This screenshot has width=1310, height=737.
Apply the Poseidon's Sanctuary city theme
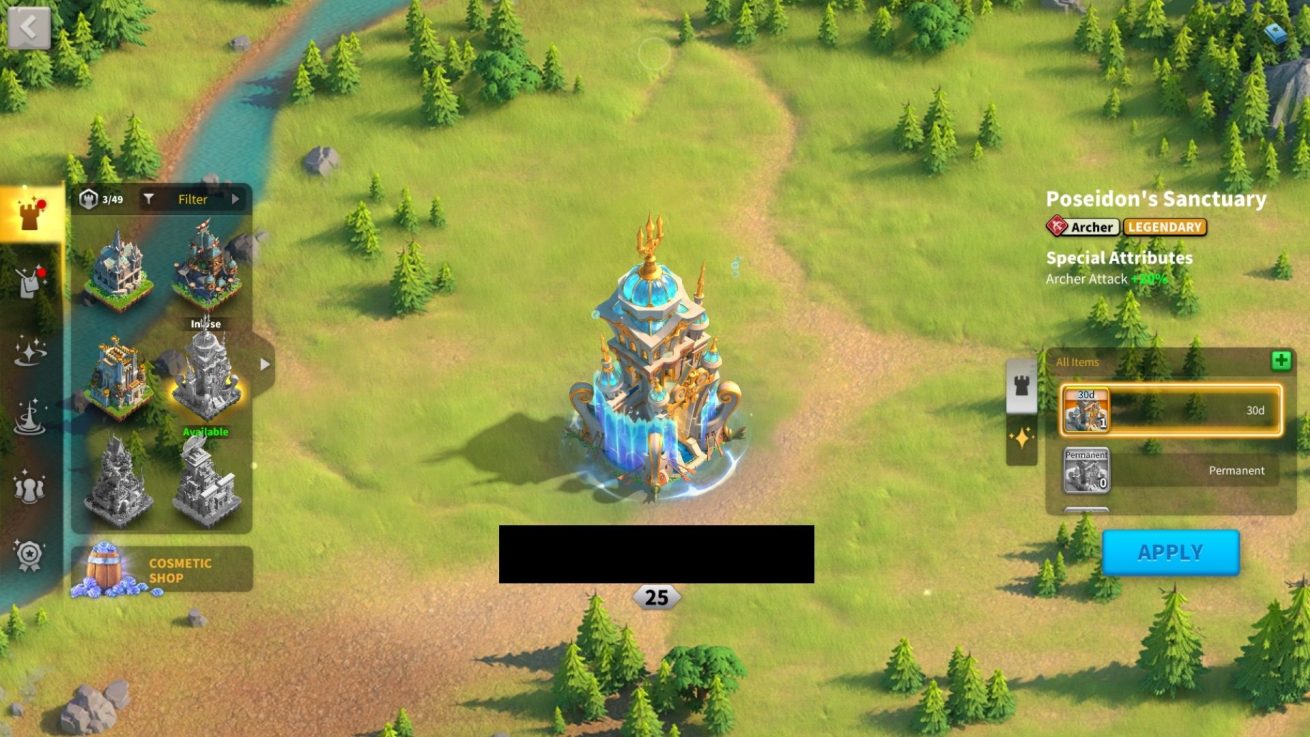click(x=1170, y=552)
